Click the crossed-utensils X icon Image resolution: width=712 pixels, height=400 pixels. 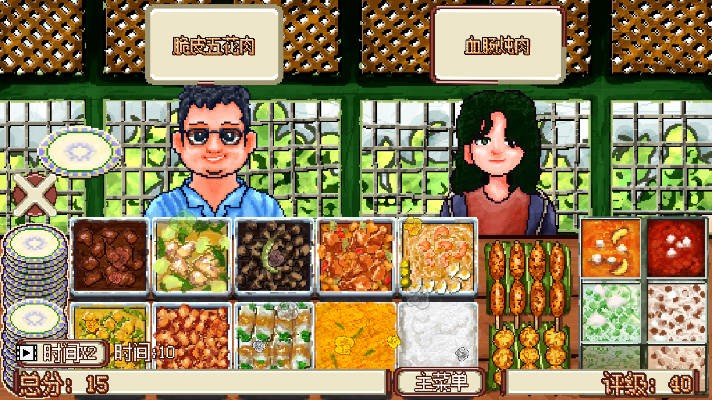click(35, 193)
